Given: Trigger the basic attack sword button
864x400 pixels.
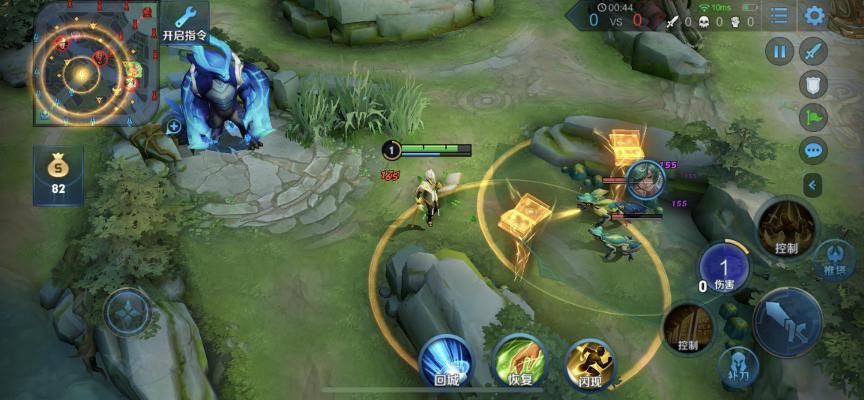Looking at the screenshot, I should [x=787, y=321].
